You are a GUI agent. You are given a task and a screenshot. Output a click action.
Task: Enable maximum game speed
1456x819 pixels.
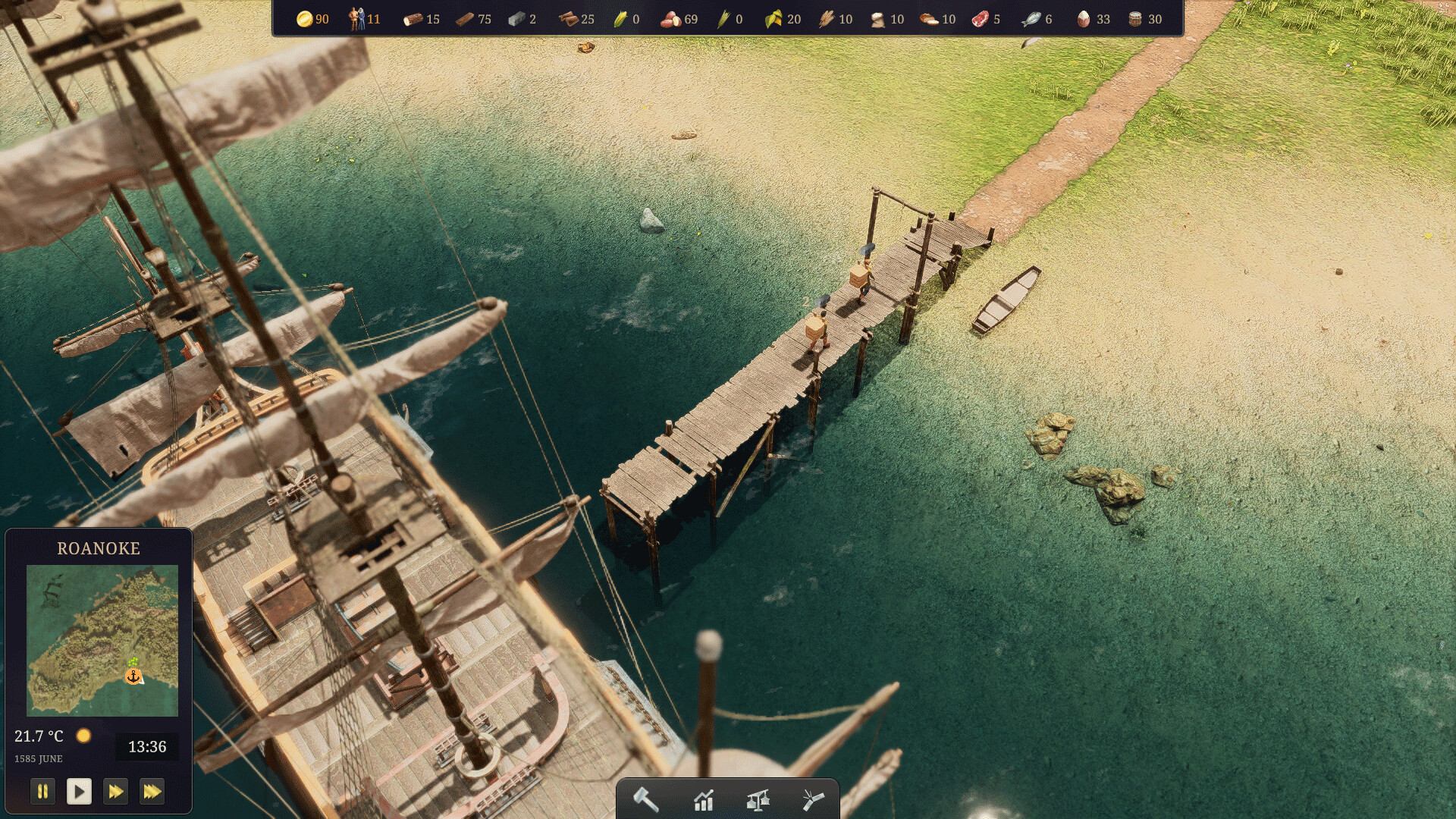(152, 791)
